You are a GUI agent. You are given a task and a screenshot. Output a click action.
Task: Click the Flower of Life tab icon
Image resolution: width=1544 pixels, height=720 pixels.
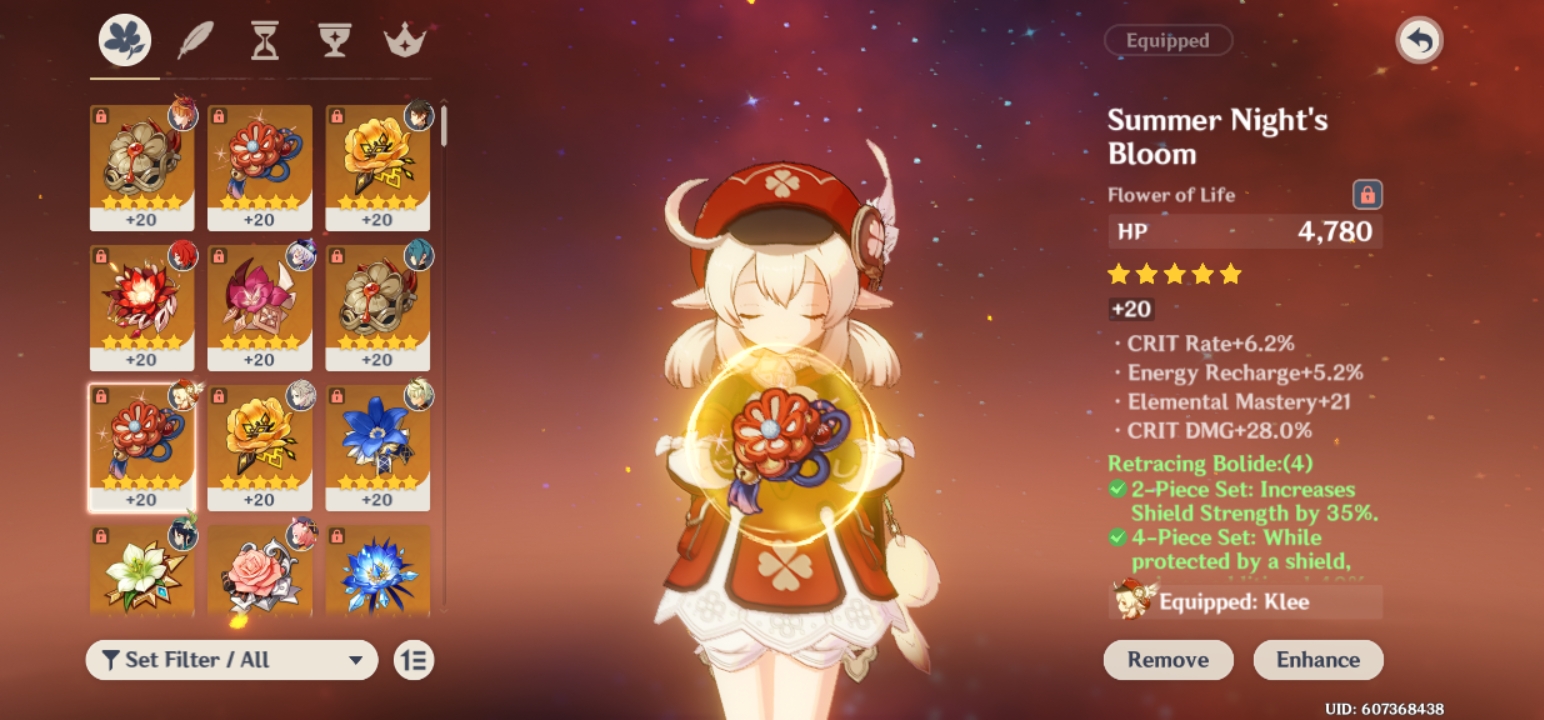pyautogui.click(x=123, y=39)
